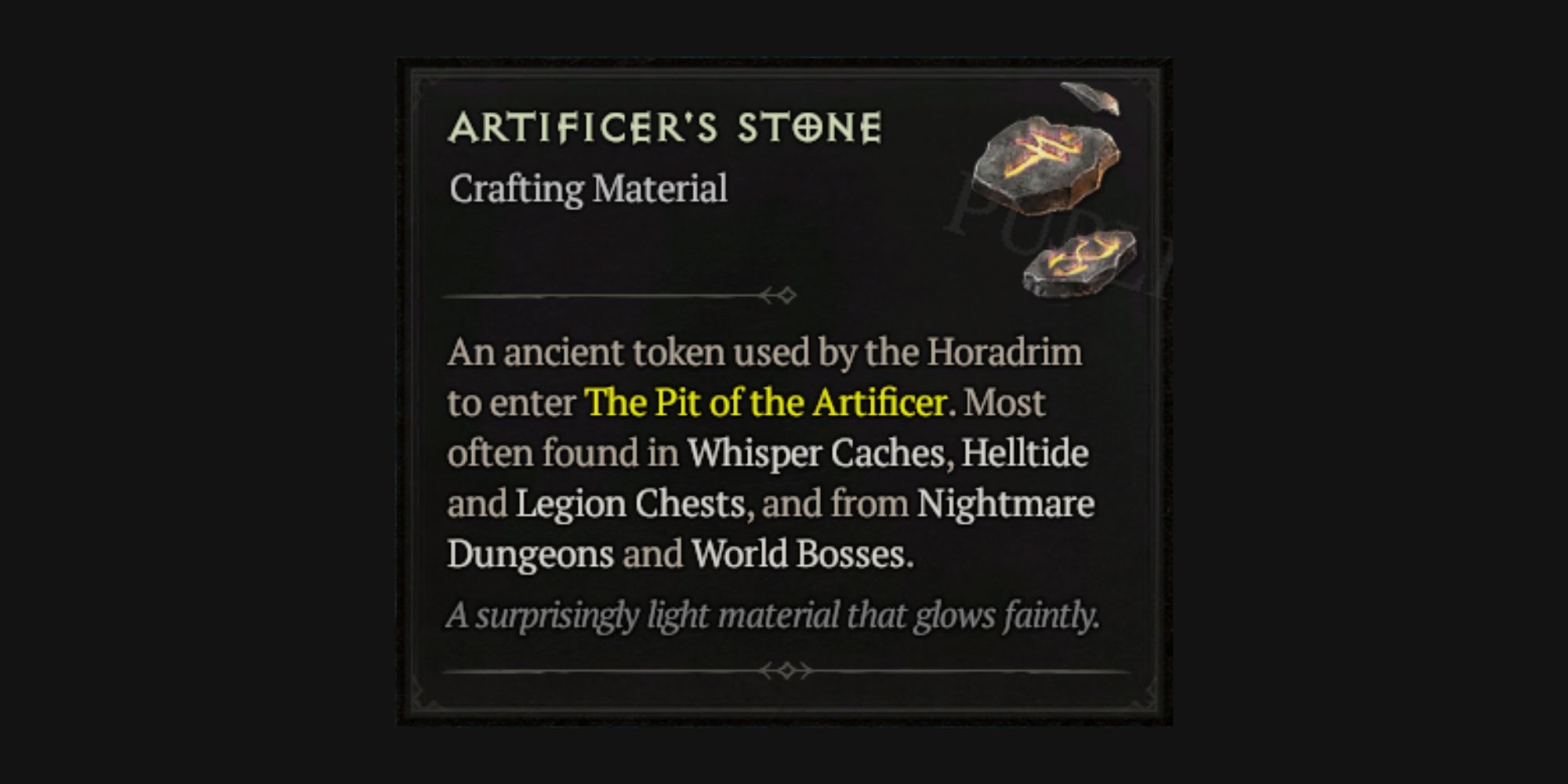
Task: Expand the World Bosses source entry
Action: [800, 555]
